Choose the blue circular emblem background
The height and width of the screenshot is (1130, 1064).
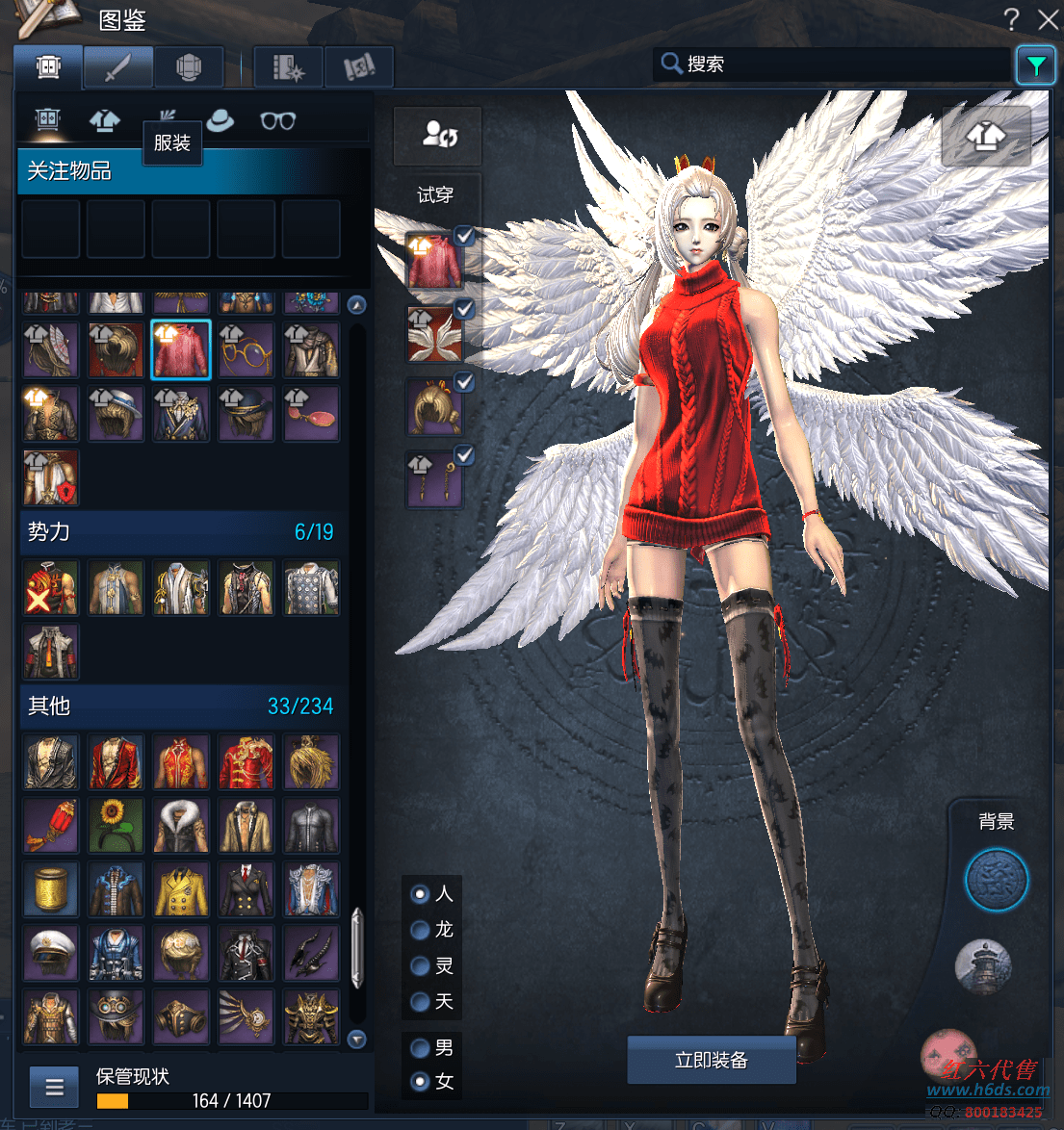pyautogui.click(x=997, y=880)
